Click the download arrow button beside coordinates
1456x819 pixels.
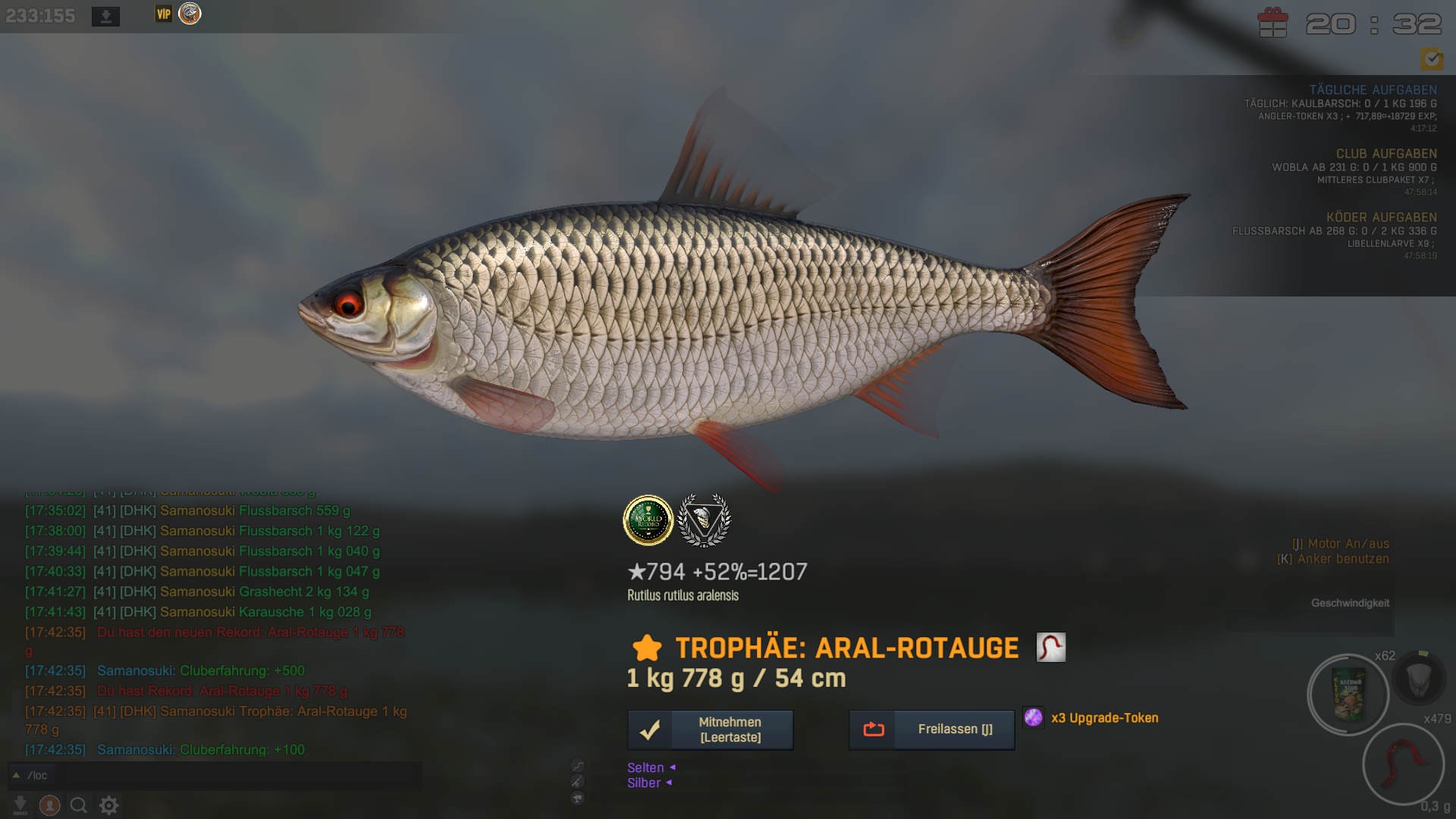pyautogui.click(x=105, y=16)
